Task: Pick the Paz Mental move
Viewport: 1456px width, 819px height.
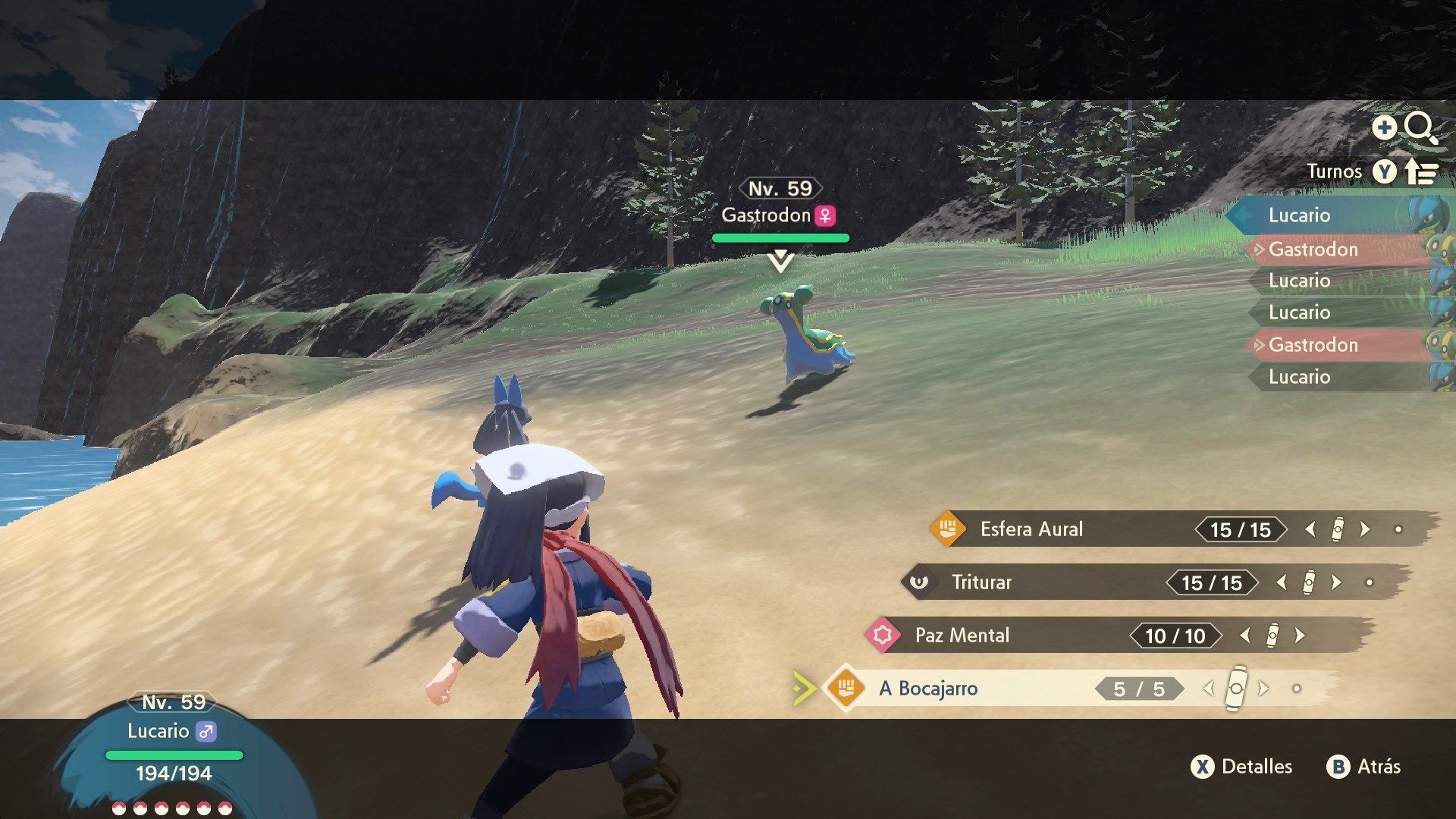Action: tap(962, 635)
